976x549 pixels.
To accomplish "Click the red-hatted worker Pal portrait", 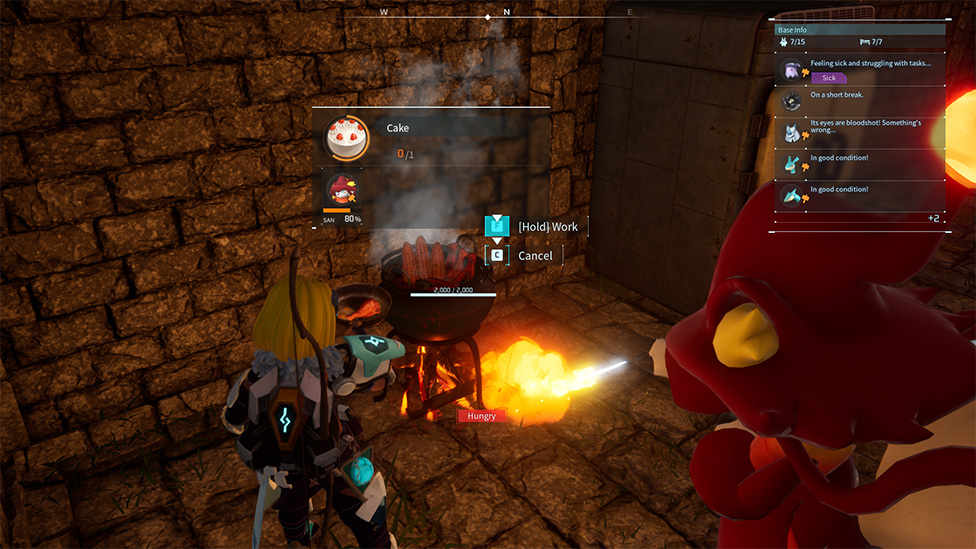I will click(342, 190).
